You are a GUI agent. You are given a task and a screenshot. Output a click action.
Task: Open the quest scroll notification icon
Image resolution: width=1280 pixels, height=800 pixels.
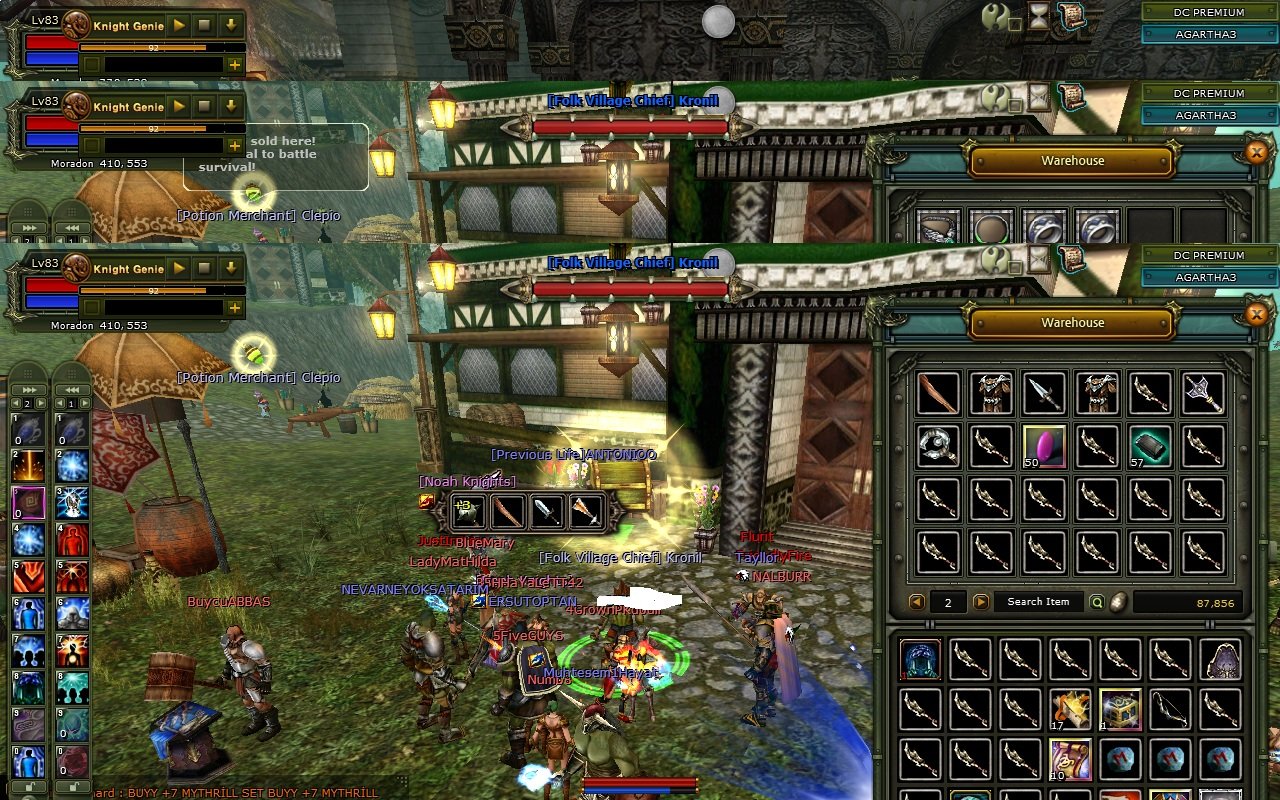[1073, 14]
